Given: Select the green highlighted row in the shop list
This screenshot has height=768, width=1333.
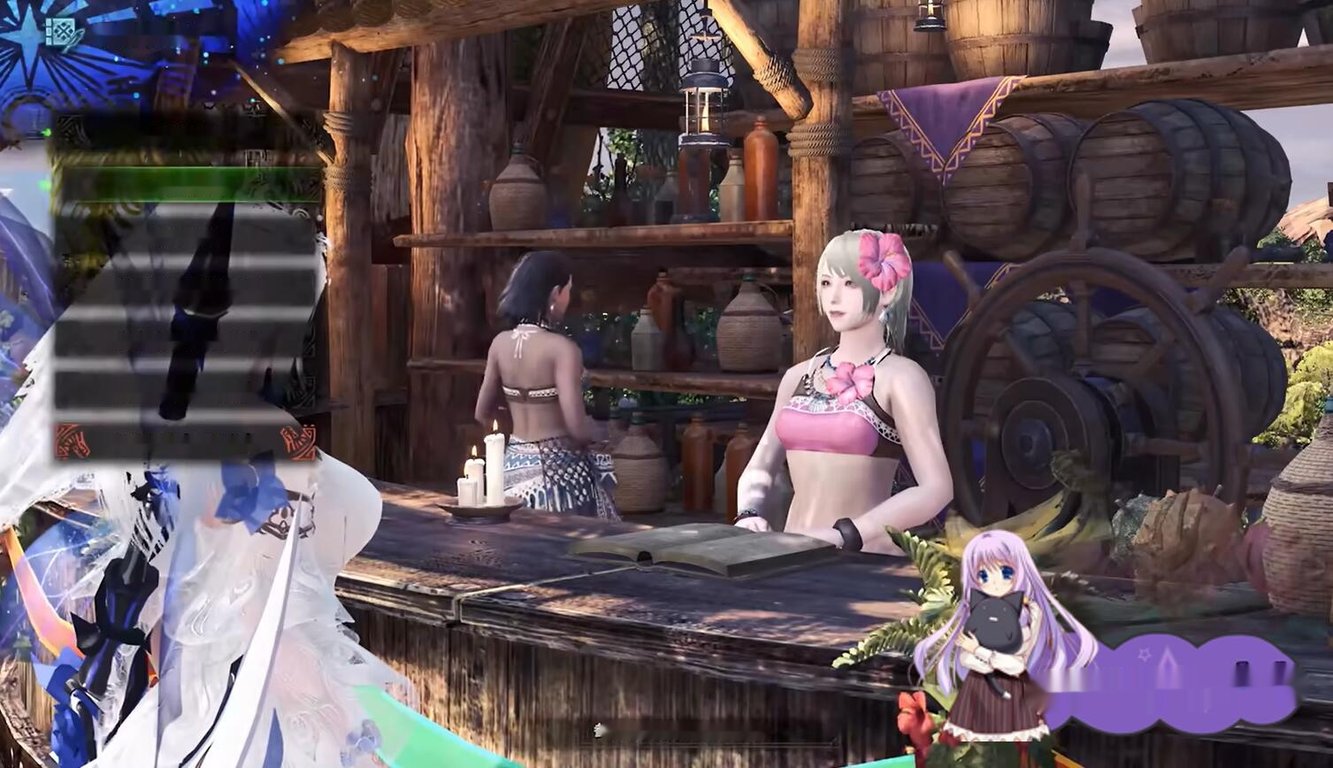Looking at the screenshot, I should (x=185, y=184).
